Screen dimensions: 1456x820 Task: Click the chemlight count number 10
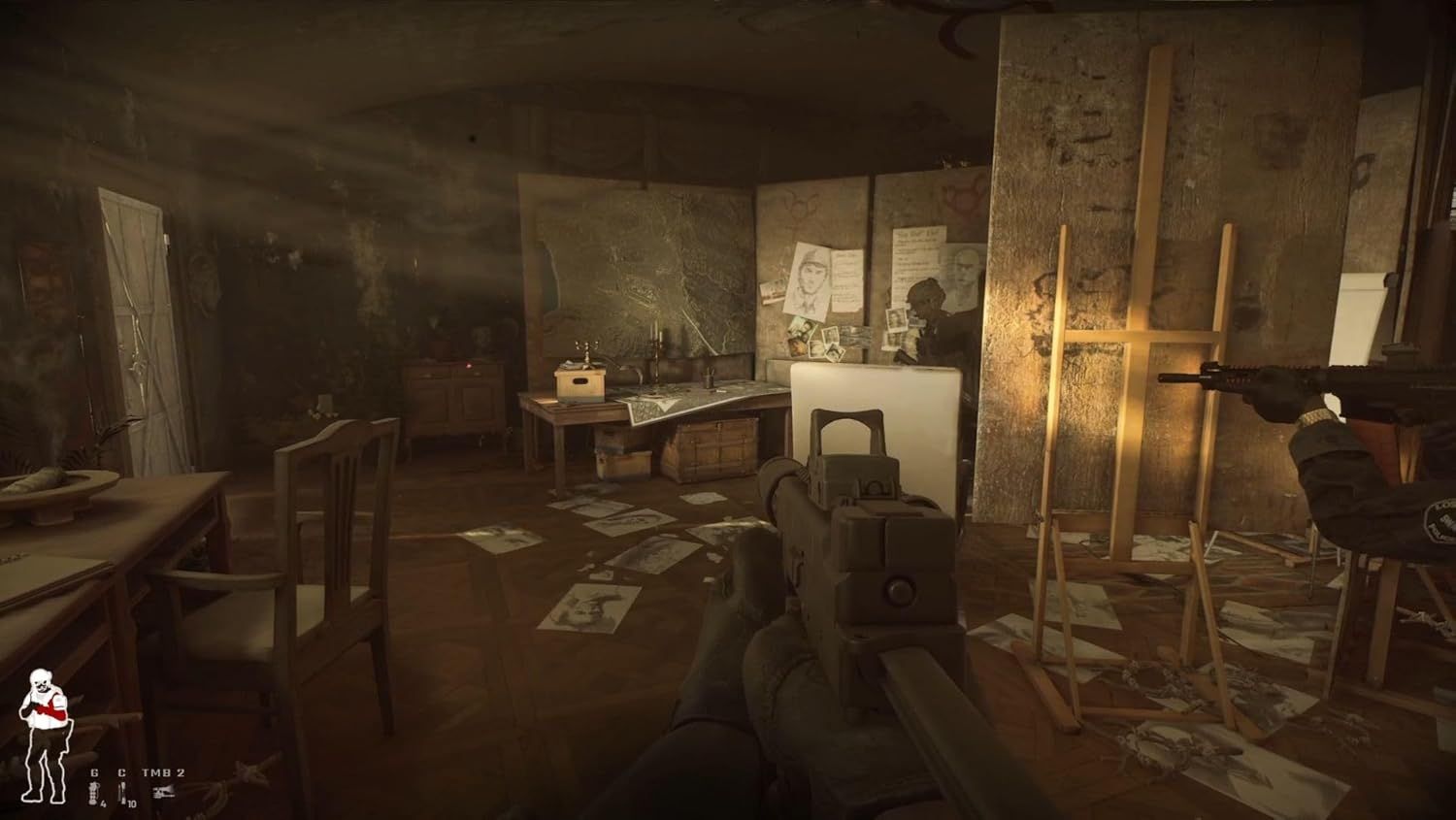click(131, 804)
